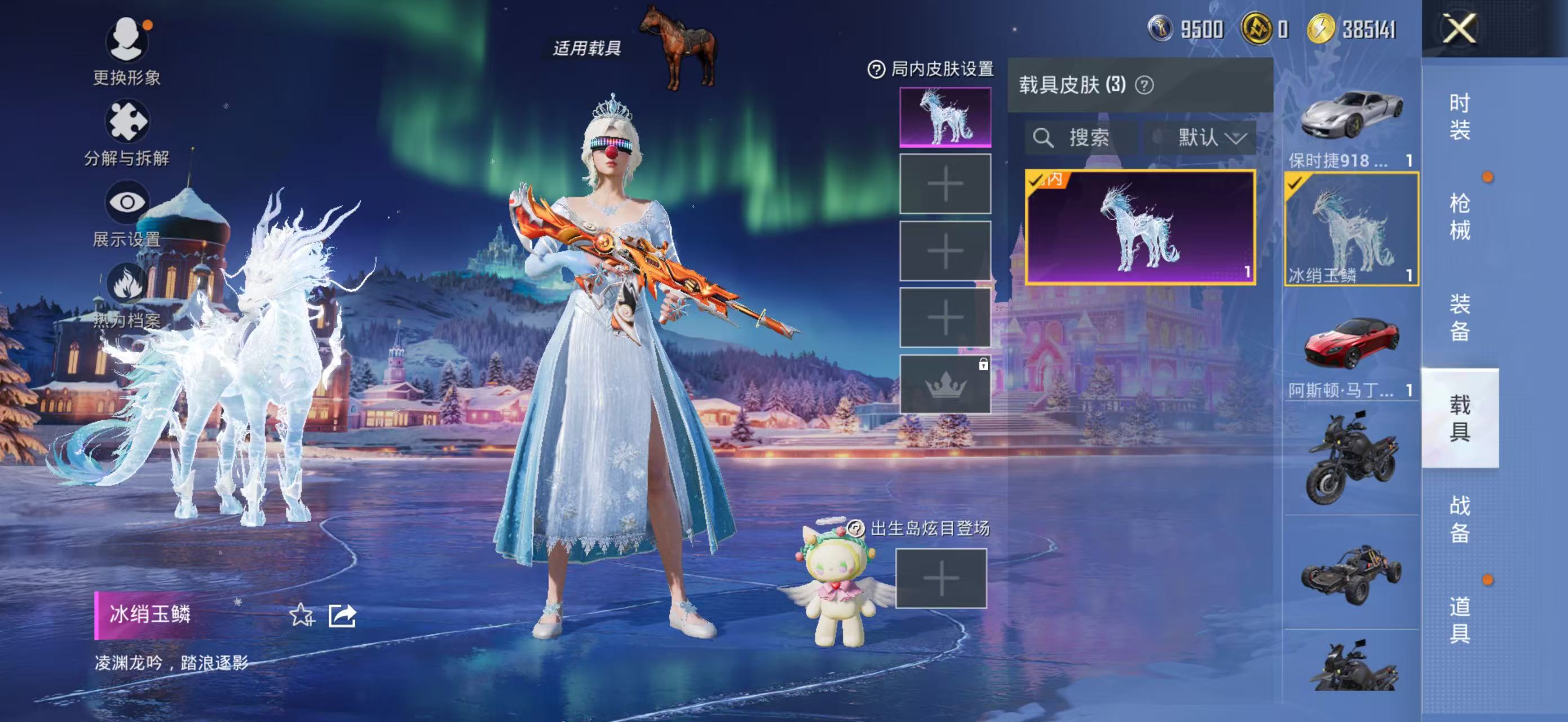The image size is (1568, 722).
Task: Add an entrance effect under 出生岛炫目登场
Action: pos(940,578)
